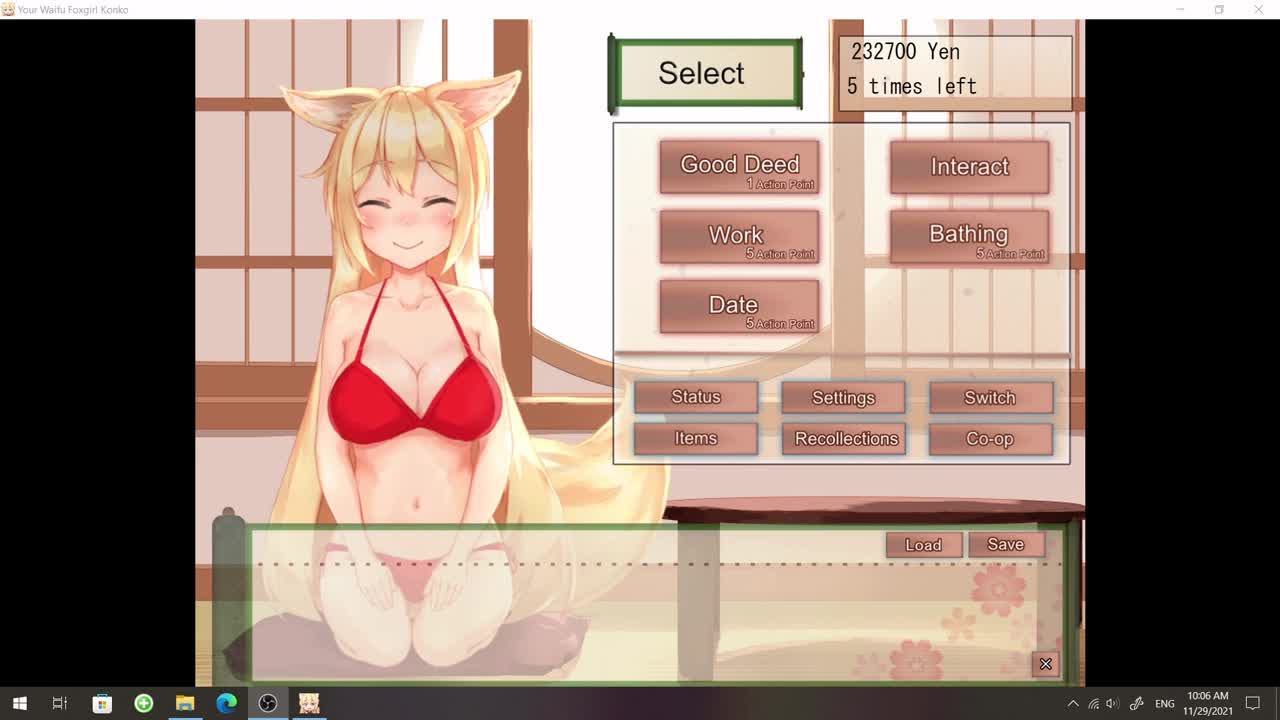Open the Items menu
Viewport: 1280px width, 720px height.
pyautogui.click(x=696, y=439)
